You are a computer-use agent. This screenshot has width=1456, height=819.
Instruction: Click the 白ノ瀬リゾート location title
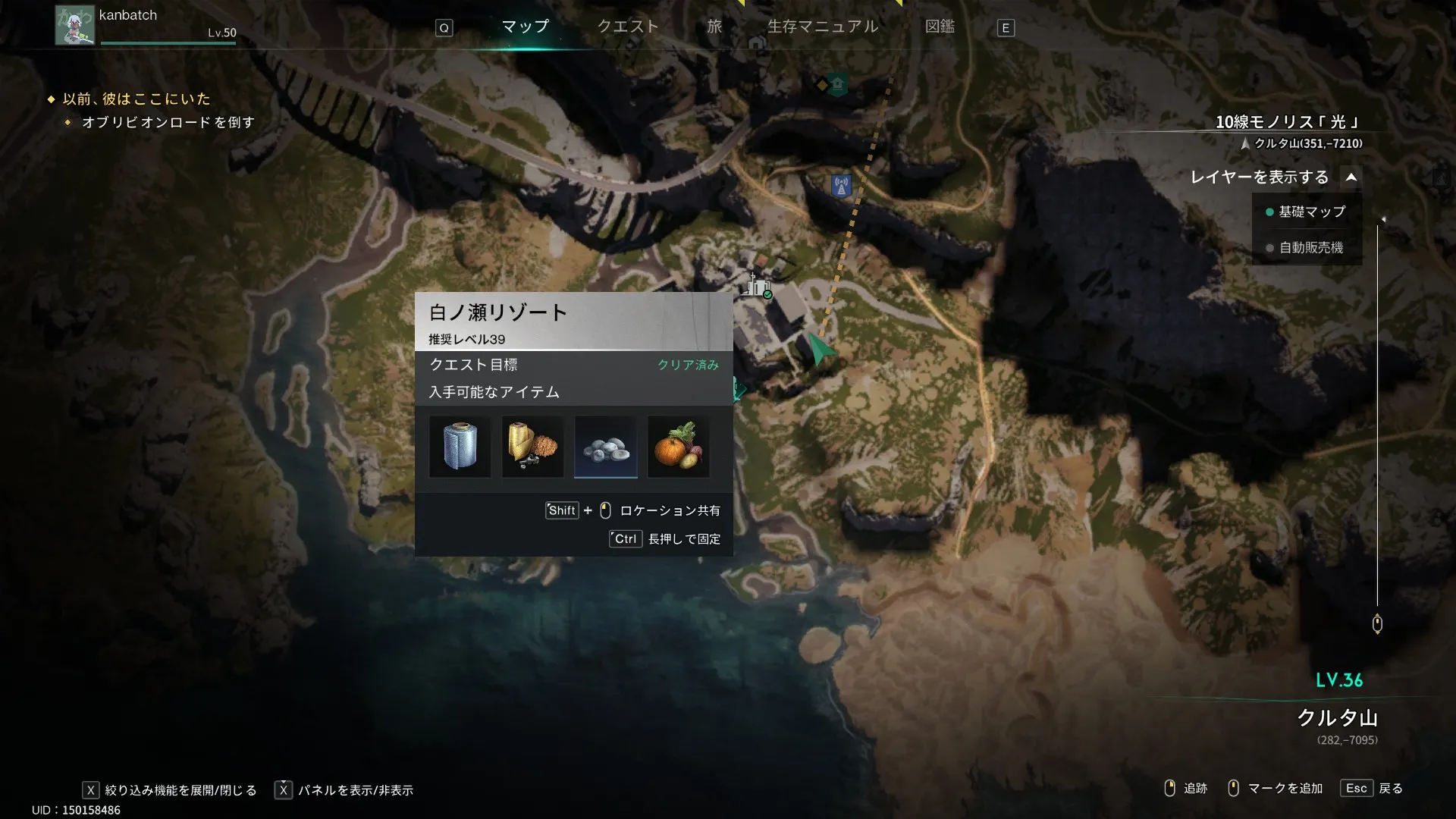pos(498,312)
